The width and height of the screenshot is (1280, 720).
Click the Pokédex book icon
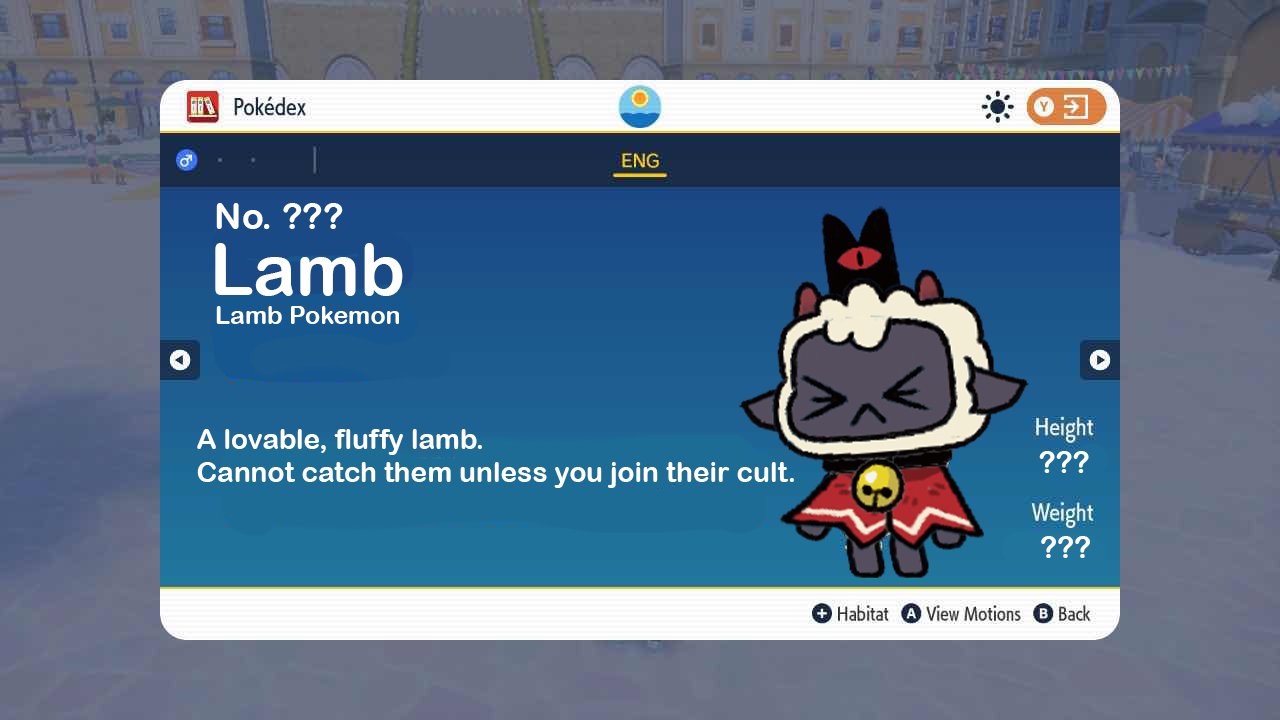pyautogui.click(x=203, y=107)
